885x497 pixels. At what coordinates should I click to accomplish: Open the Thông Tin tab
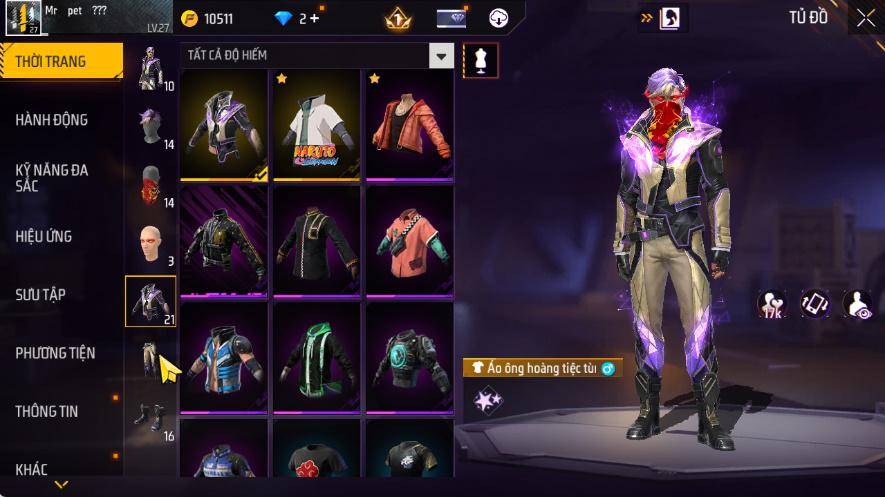click(47, 411)
